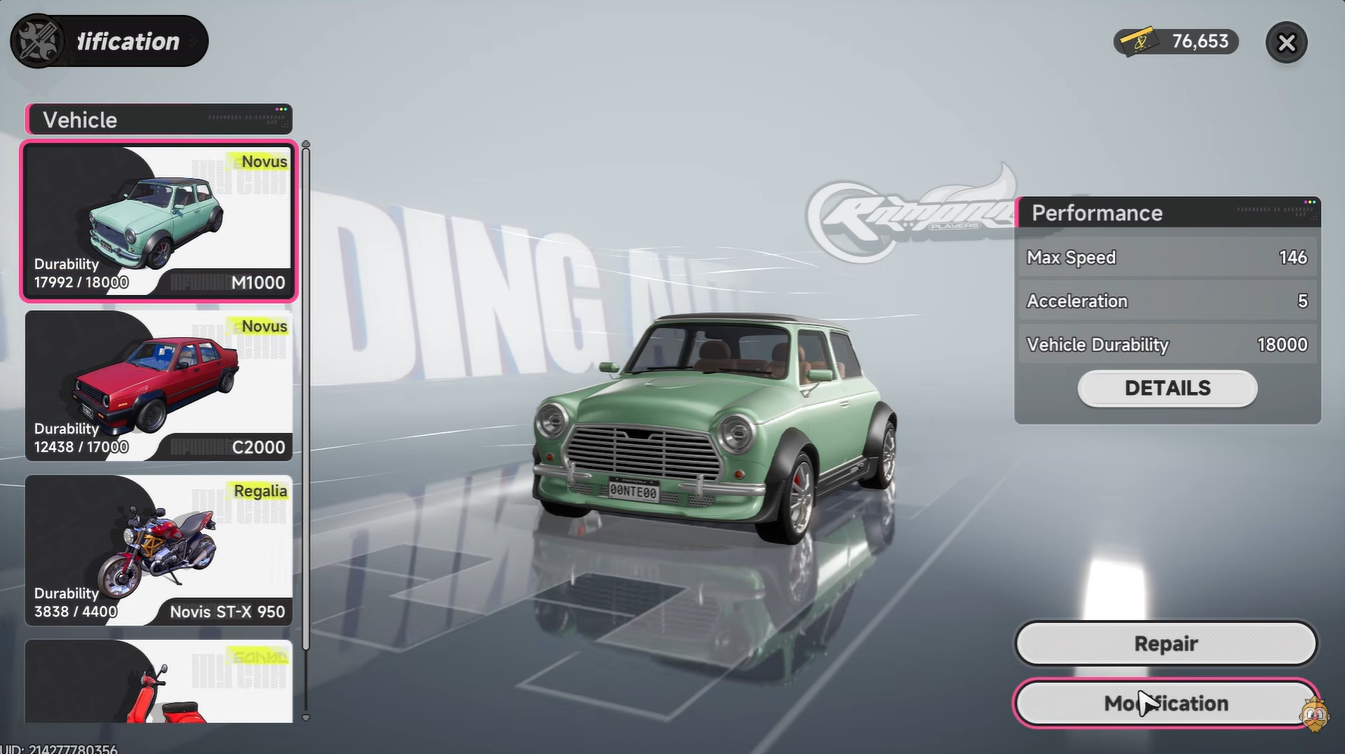Screen dimensions: 1345x754
Task: Select the green M1000 vehicle card
Action: (x=158, y=221)
